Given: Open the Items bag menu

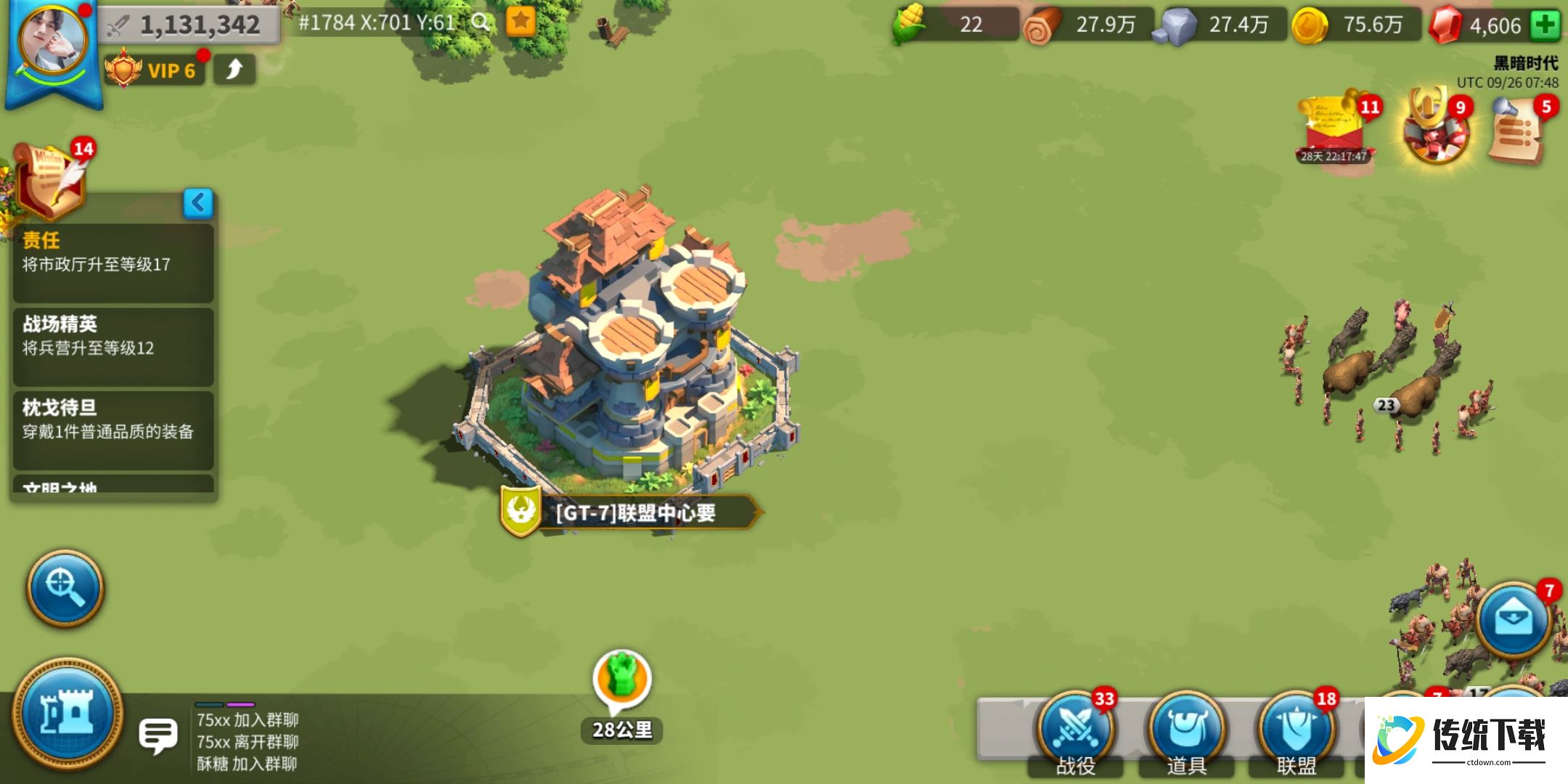Looking at the screenshot, I should pyautogui.click(x=1185, y=730).
